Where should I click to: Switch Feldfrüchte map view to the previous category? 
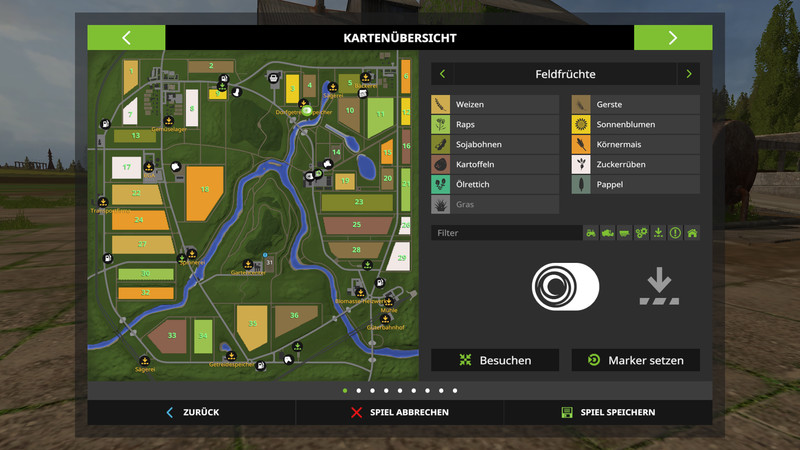click(442, 74)
